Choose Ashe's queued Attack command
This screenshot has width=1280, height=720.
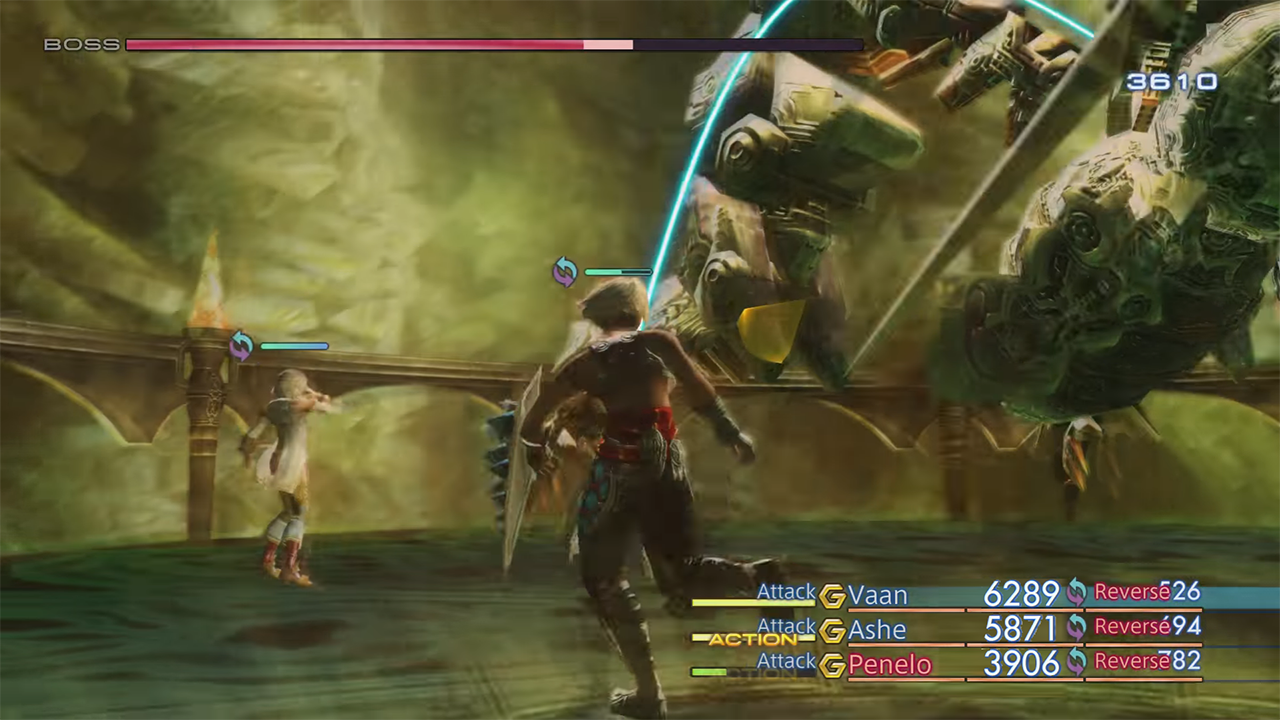[x=786, y=627]
